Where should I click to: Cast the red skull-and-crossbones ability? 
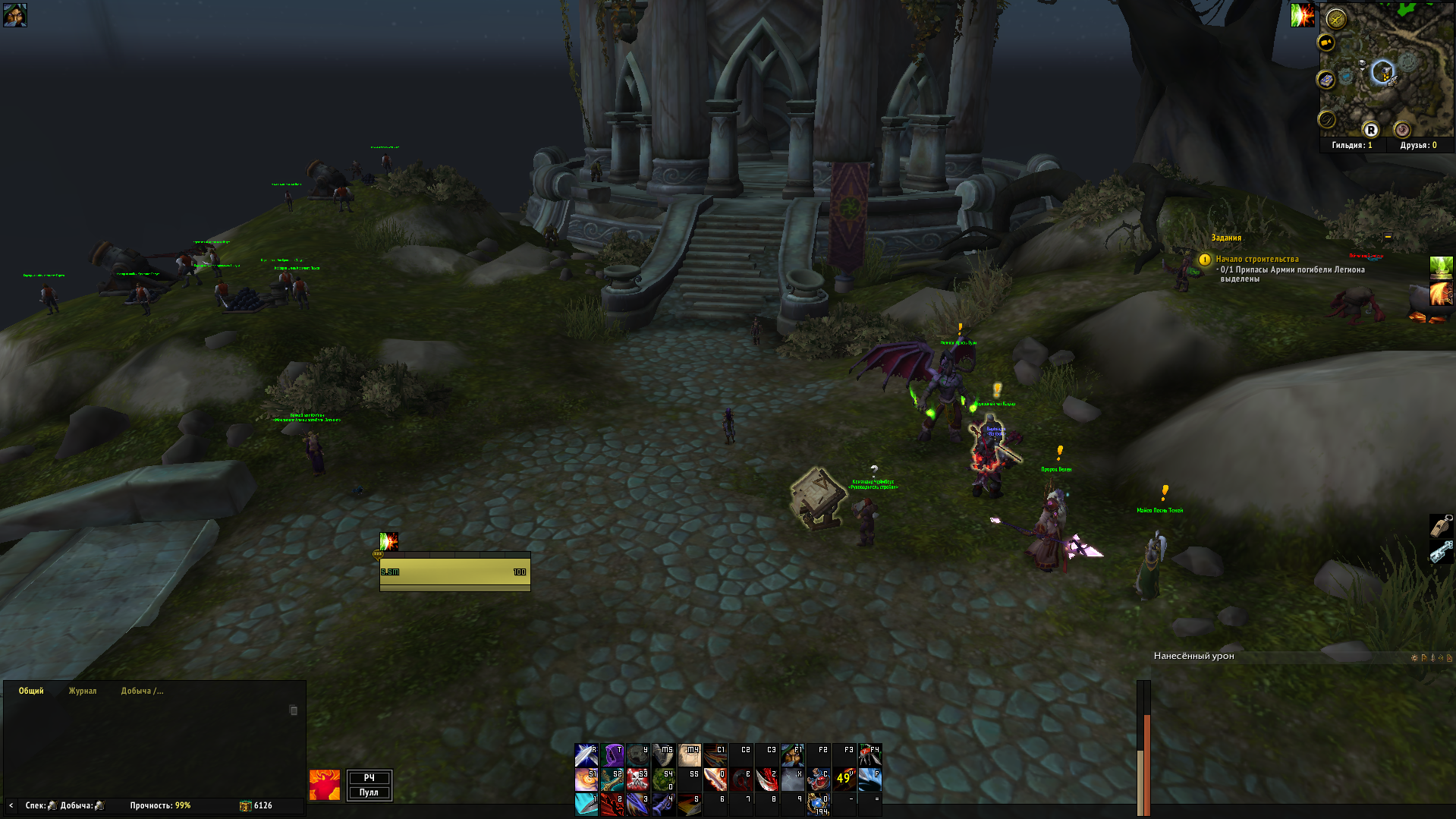point(638,779)
